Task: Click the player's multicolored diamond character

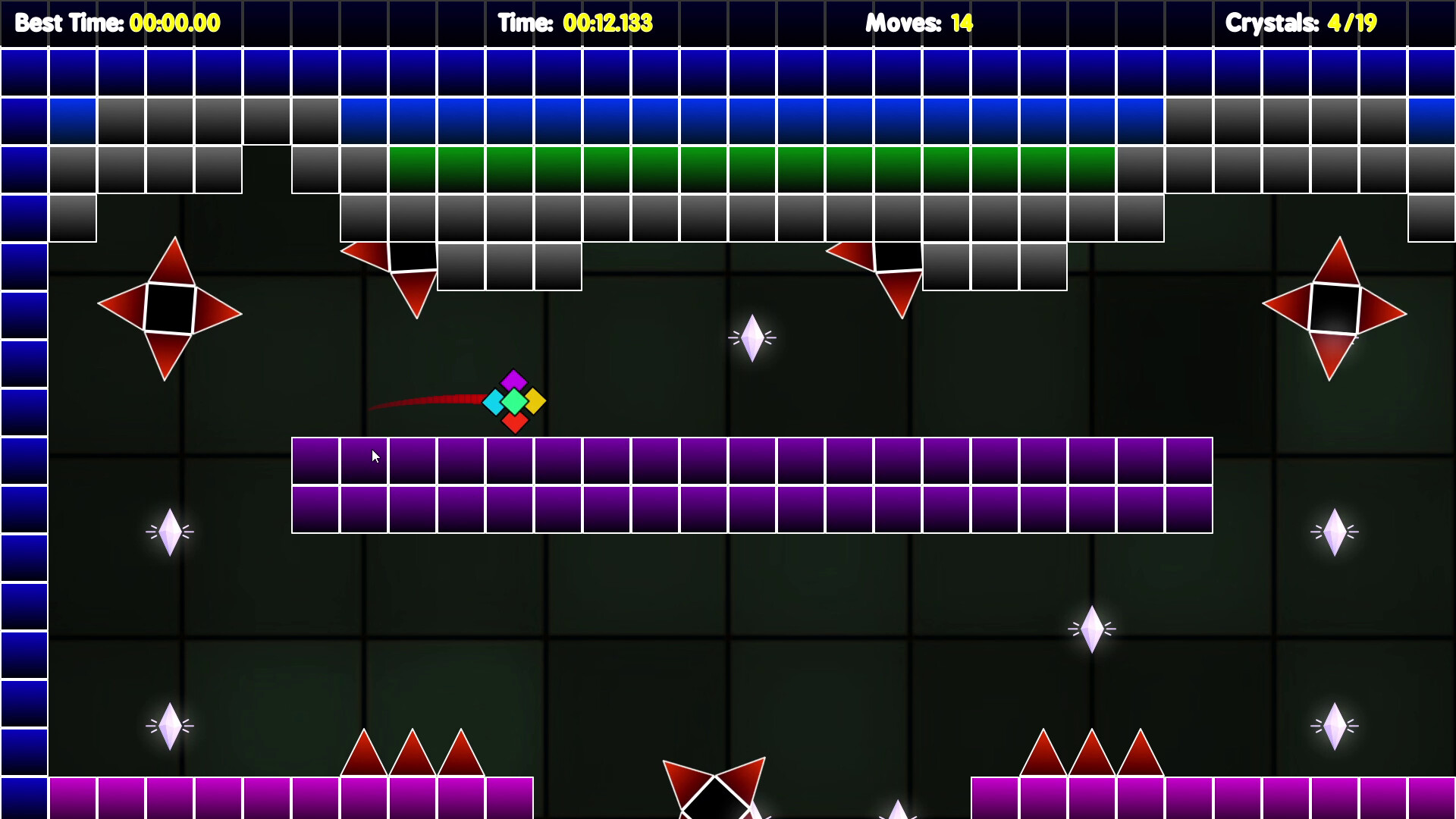Action: (x=513, y=403)
